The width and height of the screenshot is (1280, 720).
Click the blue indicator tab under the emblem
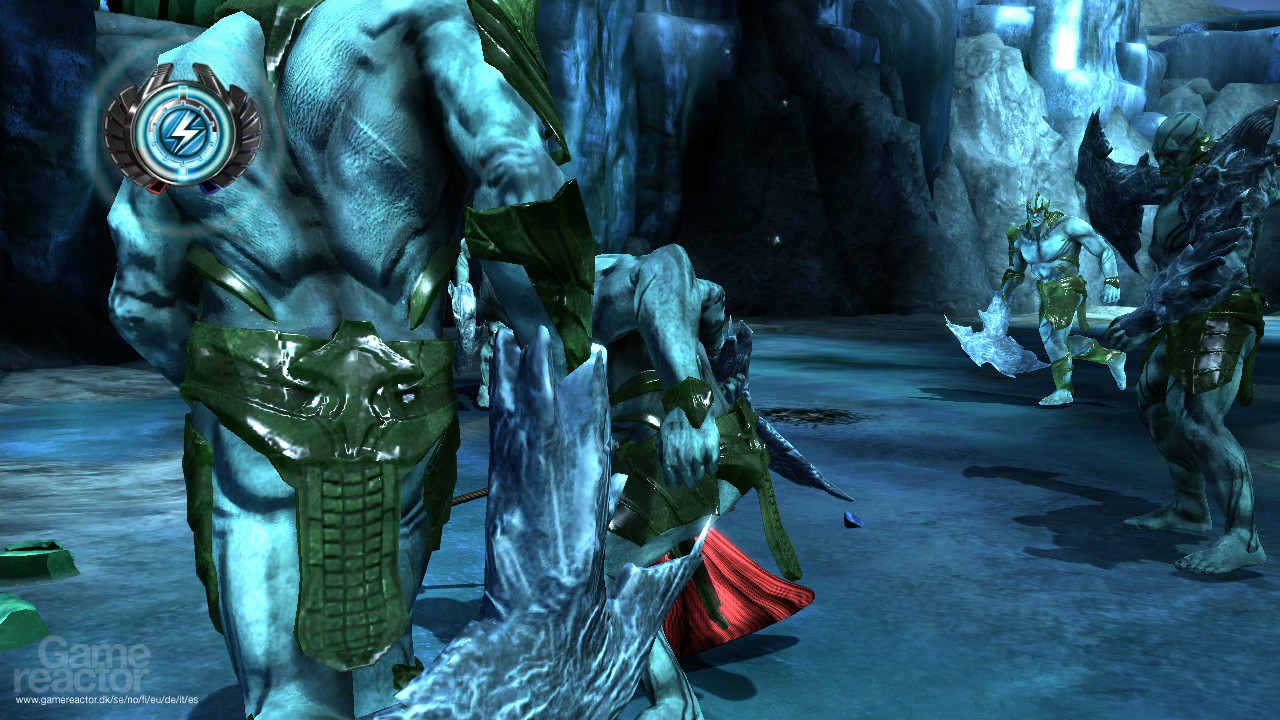pyautogui.click(x=210, y=188)
